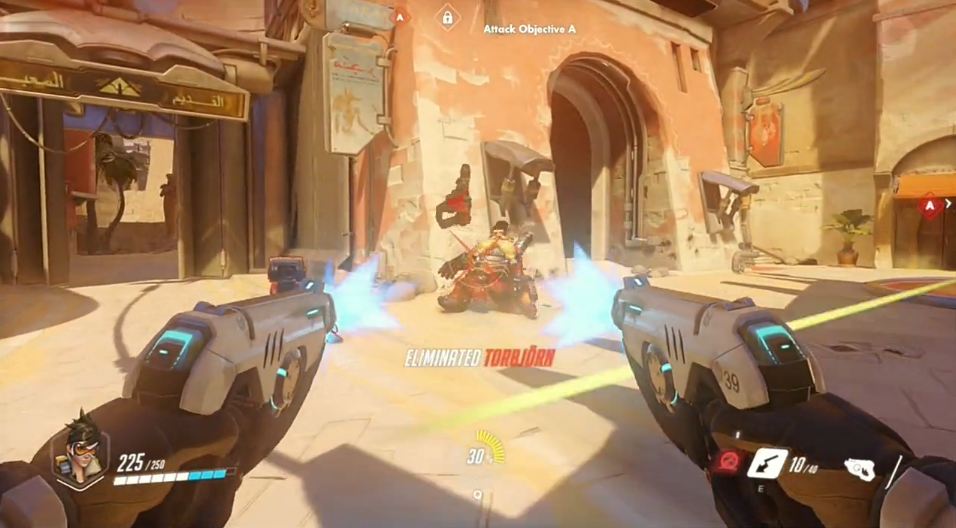Click the red objective A waypoint marker
This screenshot has width=956, height=528.
click(x=930, y=208)
